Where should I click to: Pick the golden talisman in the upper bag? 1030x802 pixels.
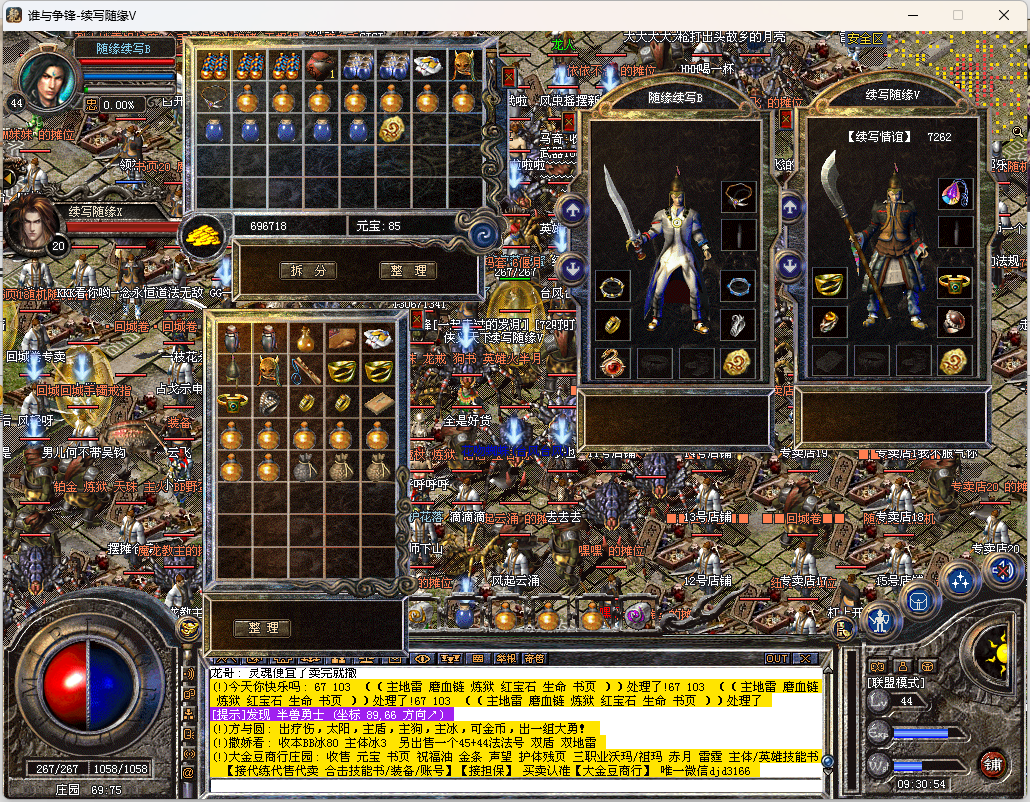coord(391,129)
